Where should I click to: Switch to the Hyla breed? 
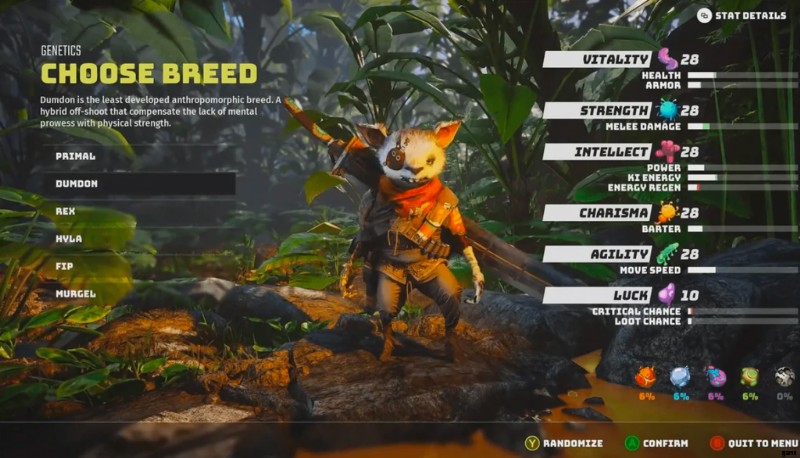pyautogui.click(x=69, y=240)
